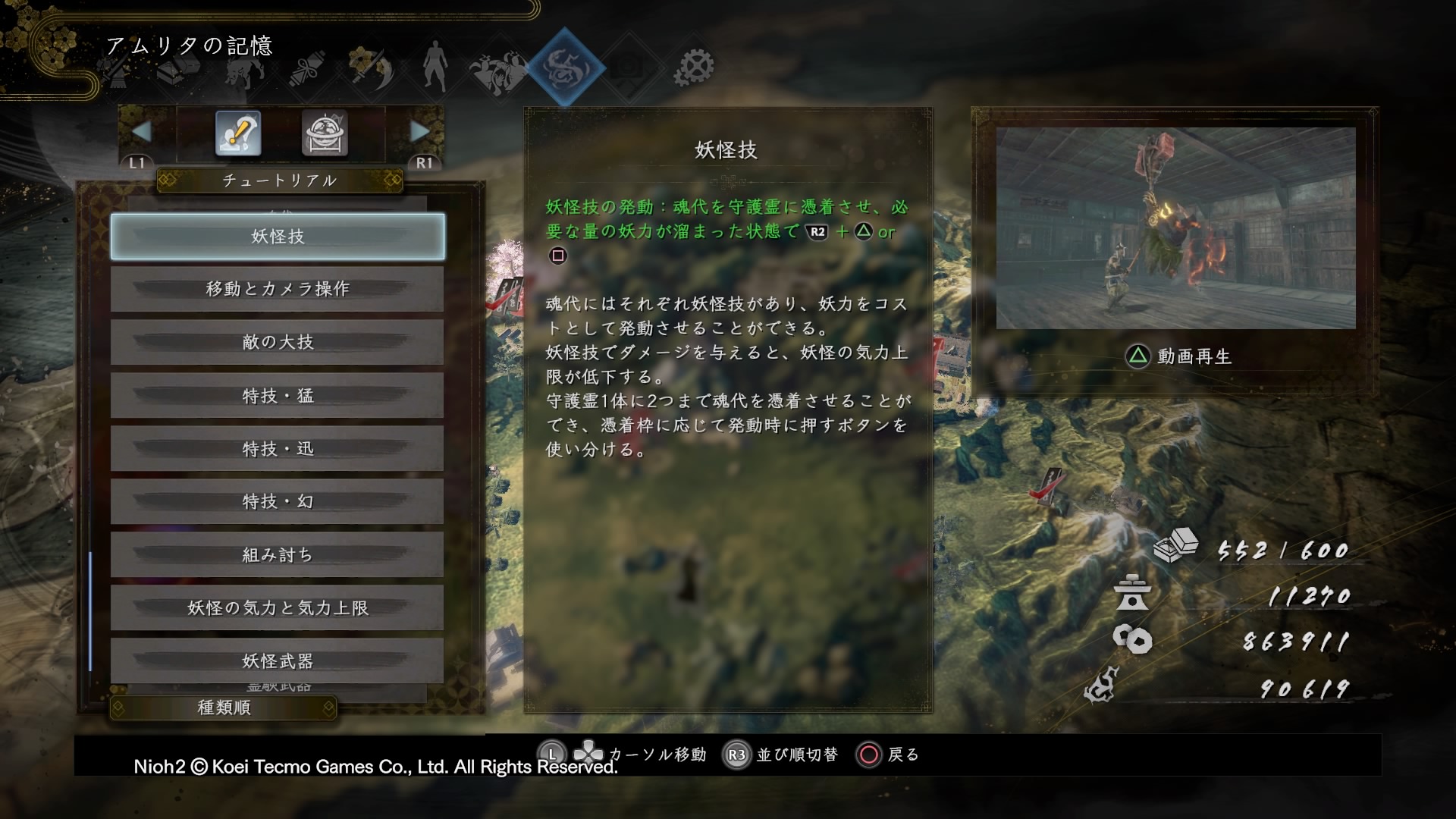Switch to the tutorial category icon

pos(238,133)
